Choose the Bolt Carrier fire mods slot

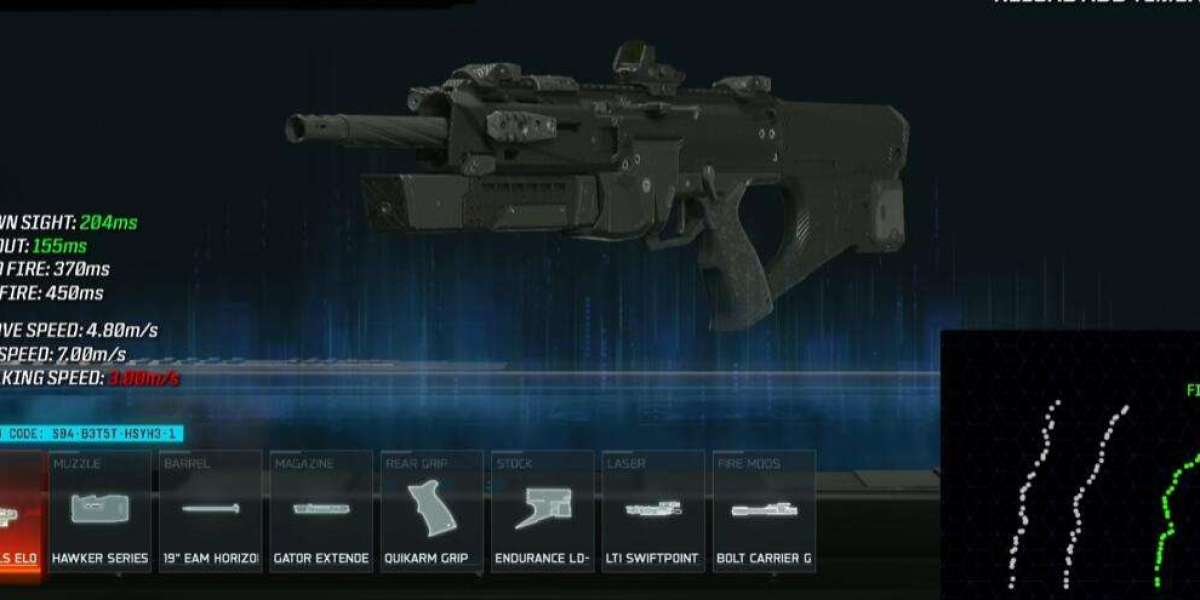point(764,512)
